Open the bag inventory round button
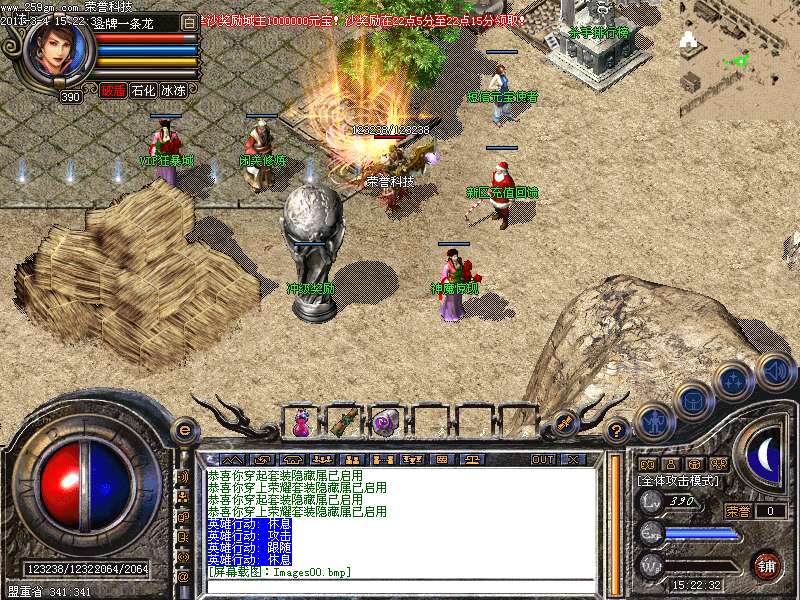Image resolution: width=800 pixels, height=600 pixels. [692, 400]
